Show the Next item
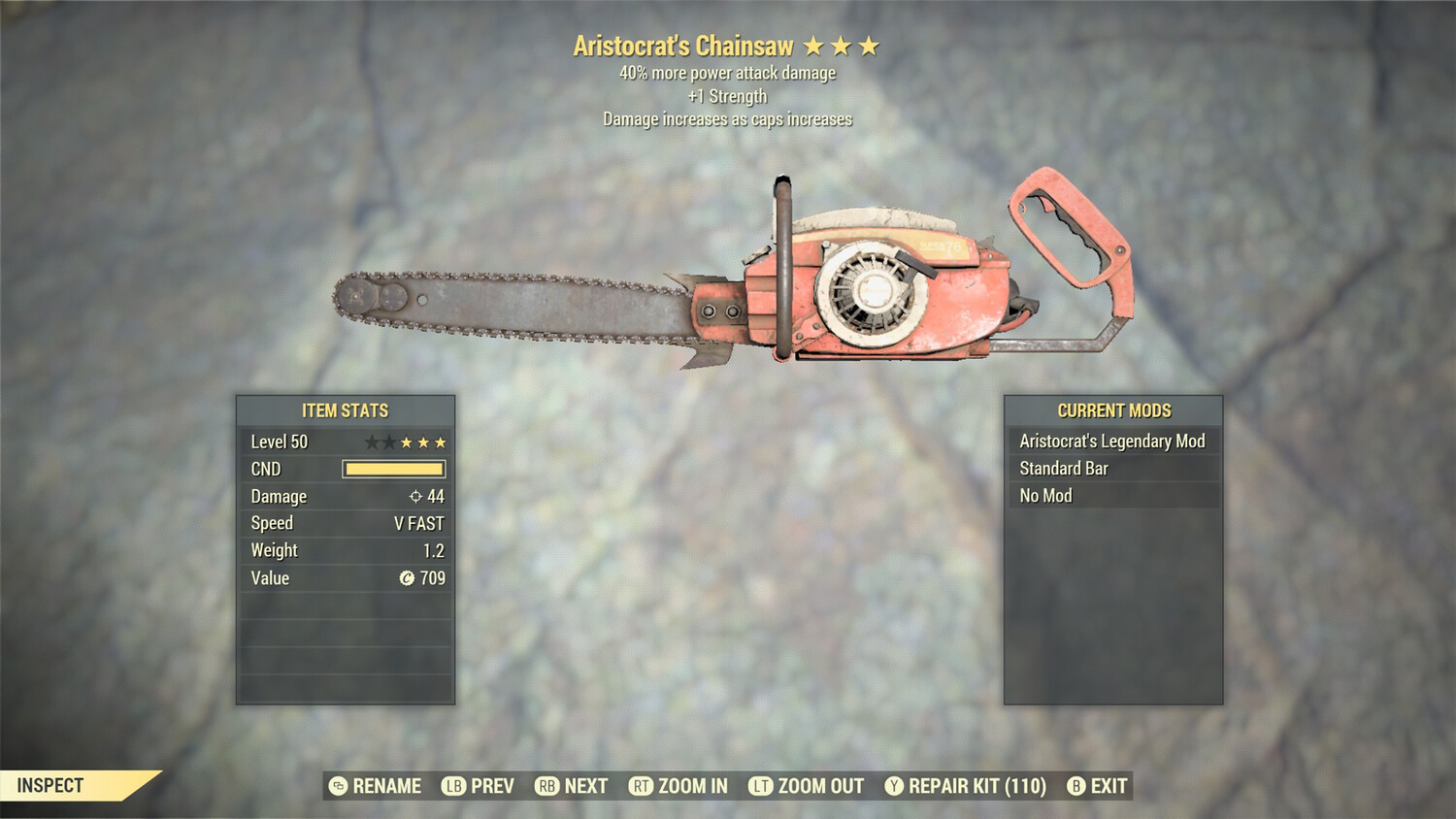This screenshot has width=1456, height=819. [572, 786]
